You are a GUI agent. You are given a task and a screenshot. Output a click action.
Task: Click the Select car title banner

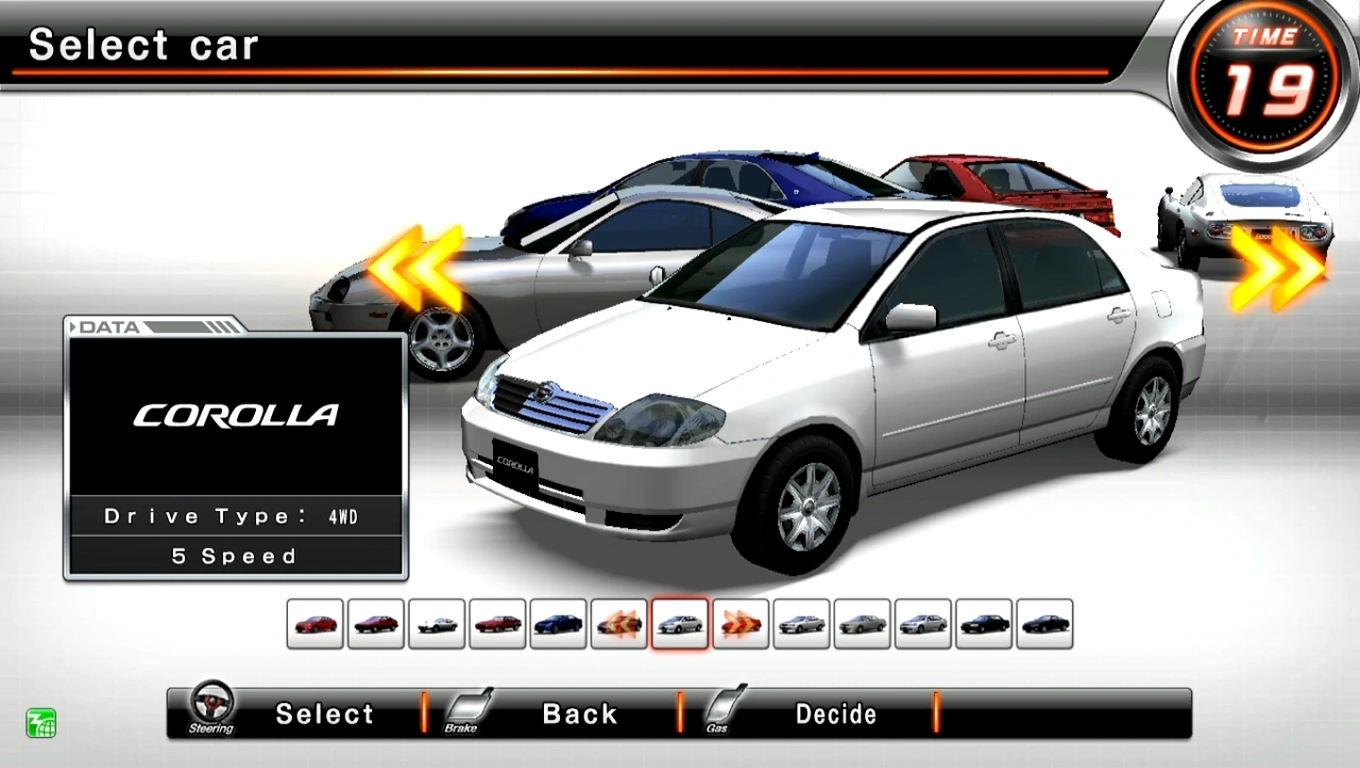[145, 45]
